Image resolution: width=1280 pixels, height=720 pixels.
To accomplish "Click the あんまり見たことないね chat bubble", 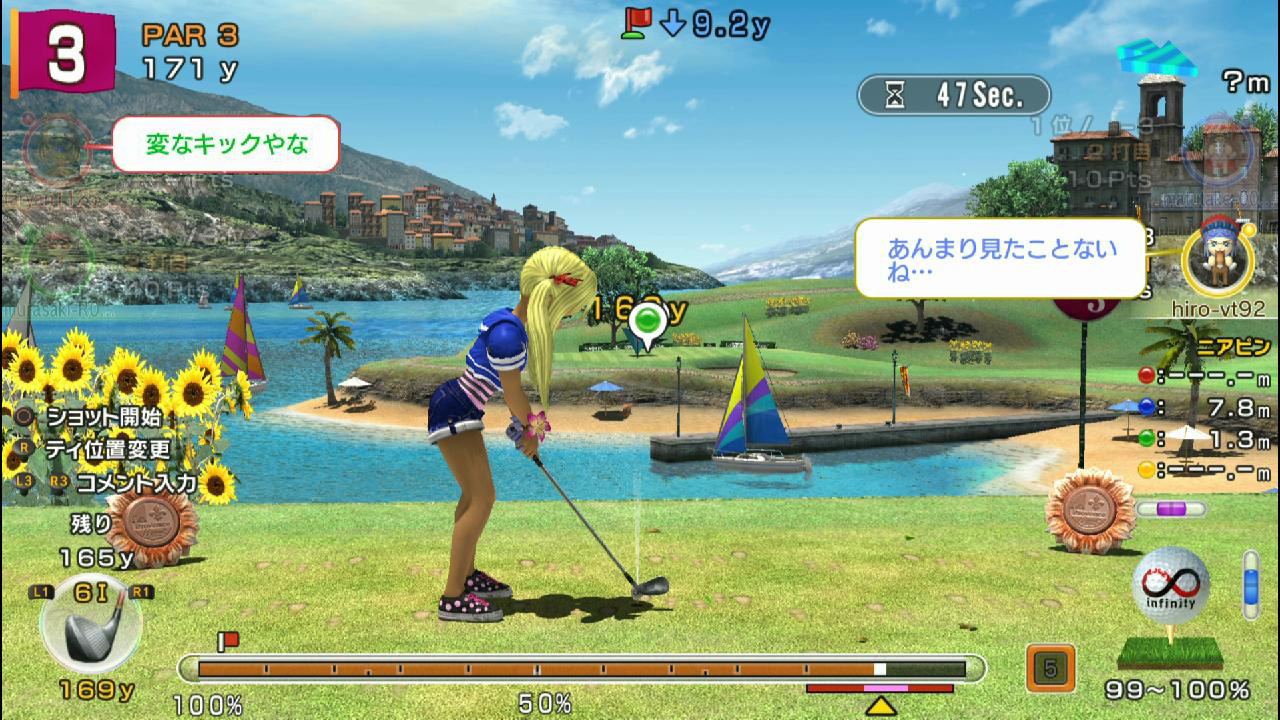I will (1000, 258).
